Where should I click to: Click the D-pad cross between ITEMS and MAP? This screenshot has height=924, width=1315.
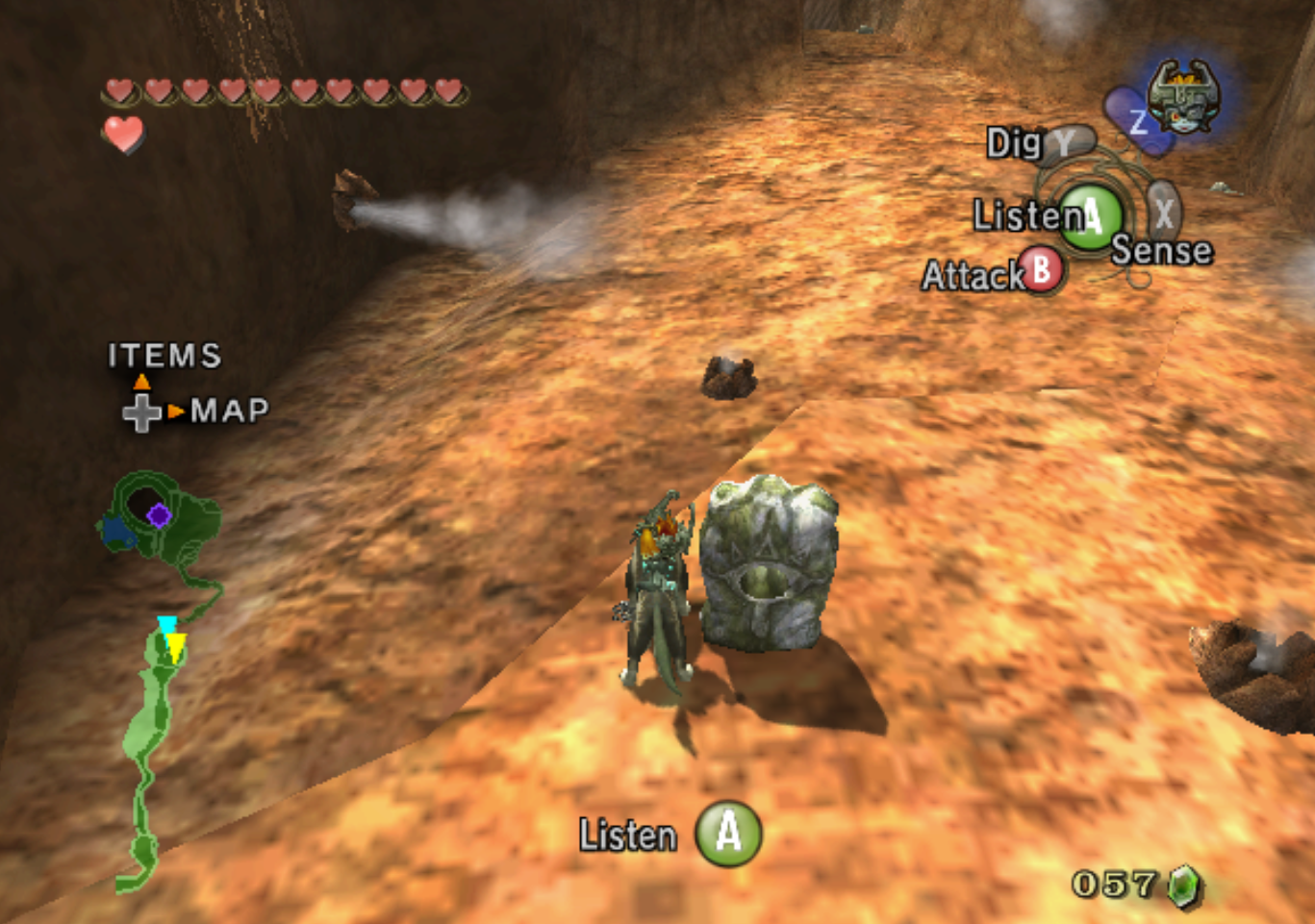click(x=141, y=412)
